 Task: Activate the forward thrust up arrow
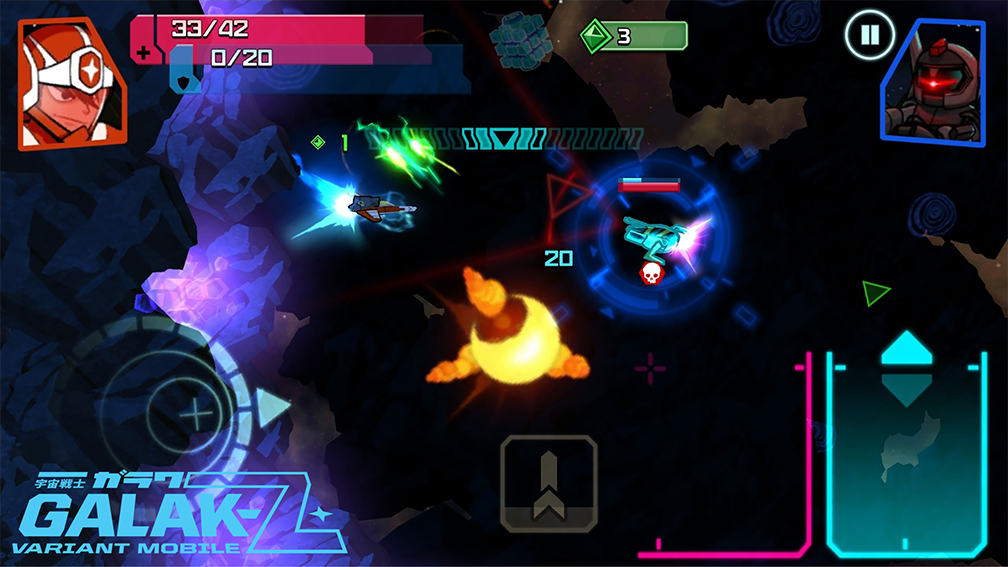click(x=906, y=348)
